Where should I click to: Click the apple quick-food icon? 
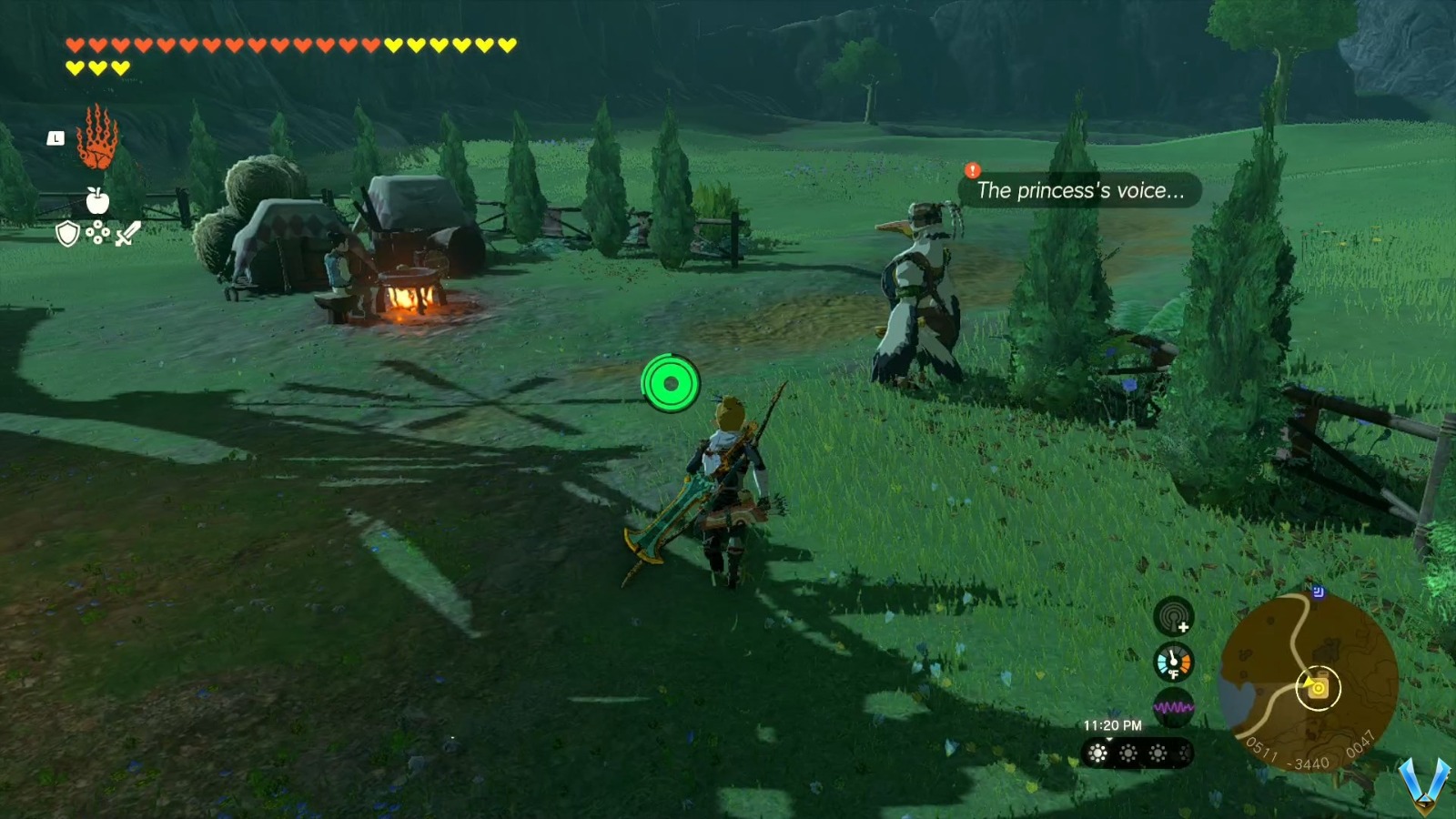[x=97, y=202]
